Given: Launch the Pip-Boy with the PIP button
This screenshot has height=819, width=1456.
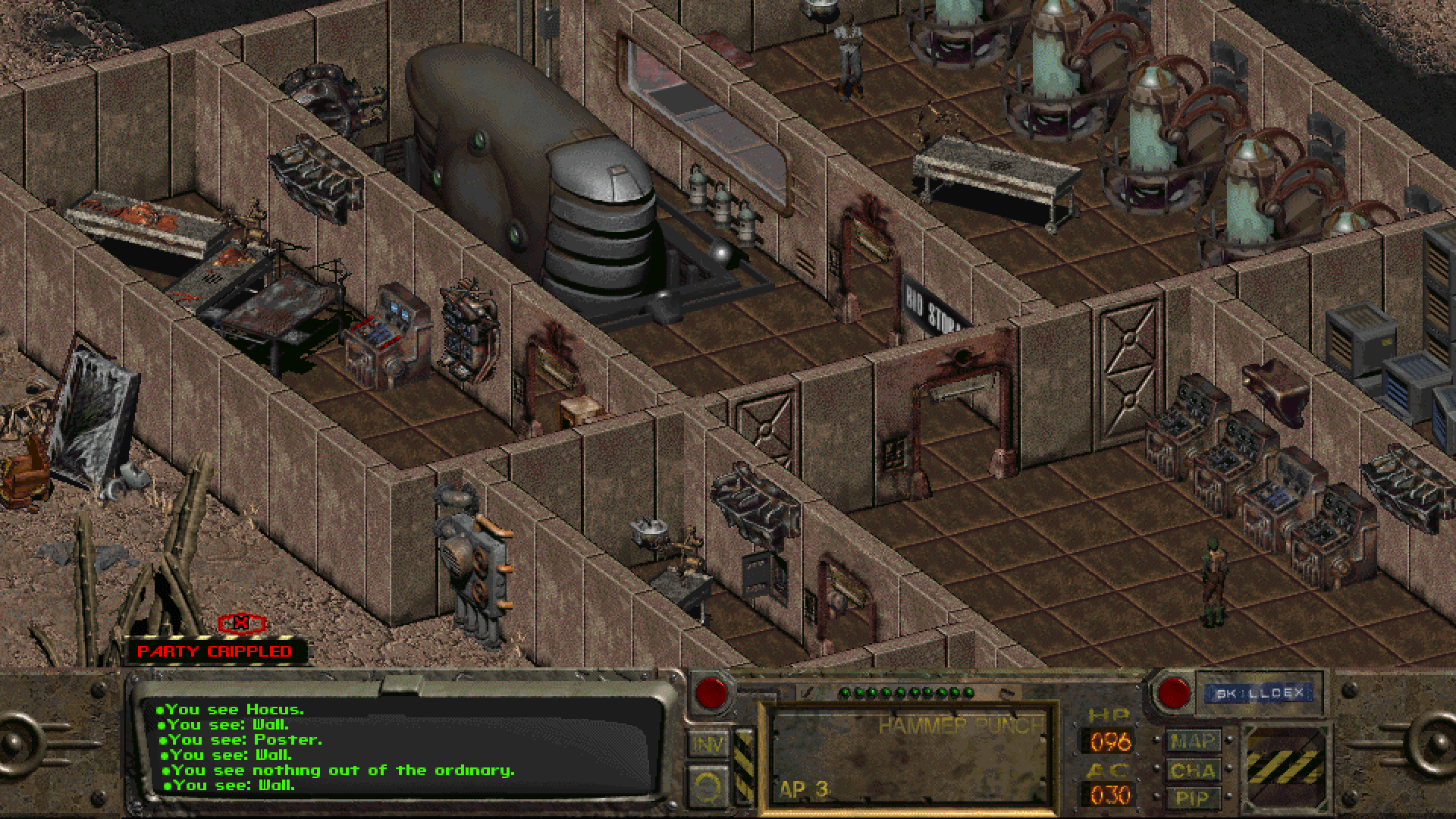Looking at the screenshot, I should point(1194,798).
